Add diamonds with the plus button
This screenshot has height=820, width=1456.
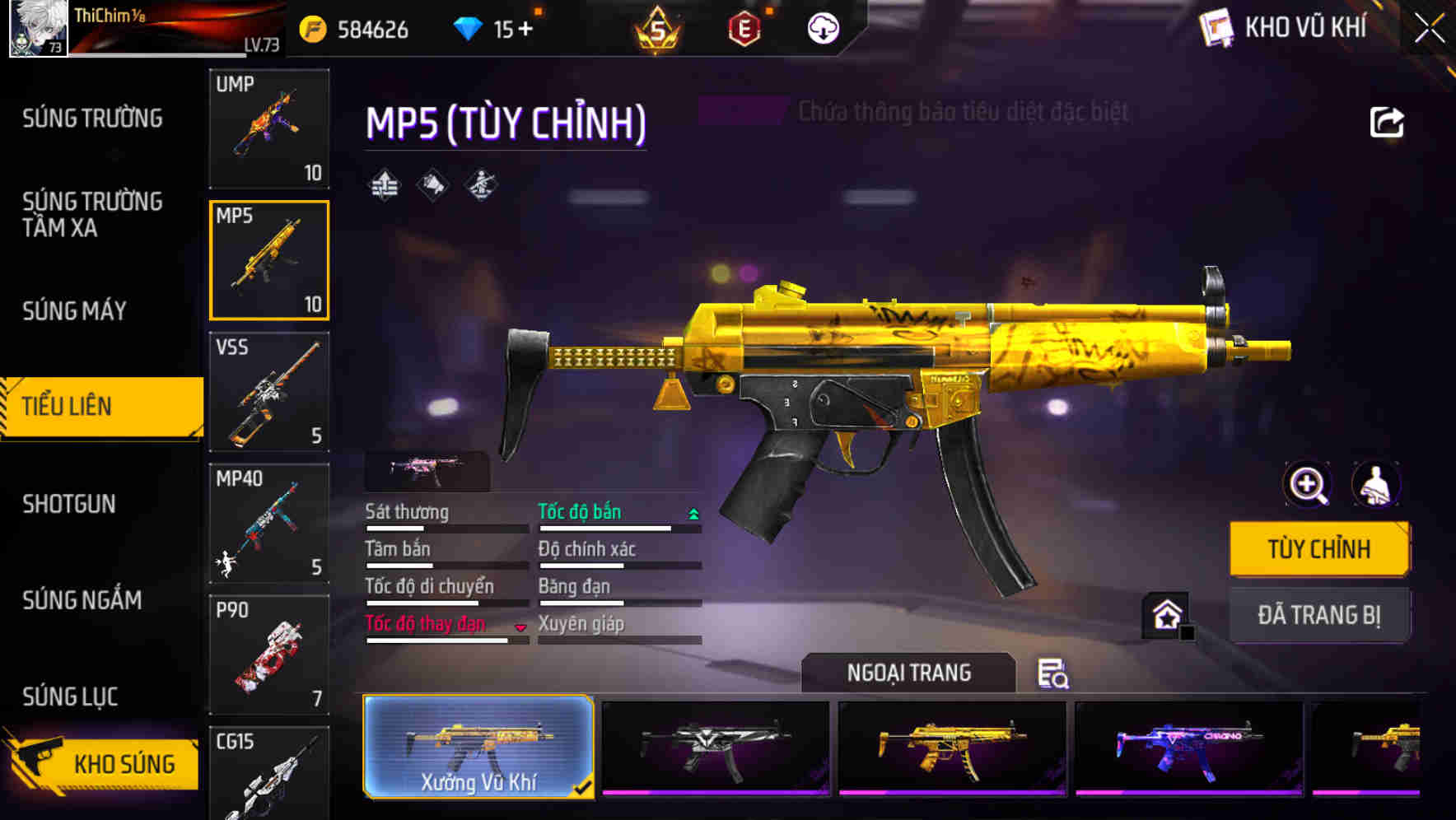tap(525, 30)
